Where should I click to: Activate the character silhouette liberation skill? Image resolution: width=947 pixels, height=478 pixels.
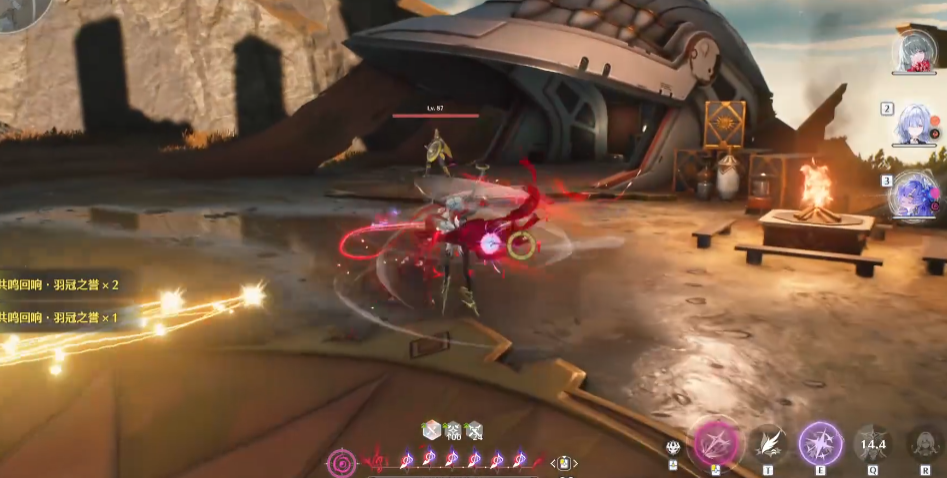pos(922,442)
